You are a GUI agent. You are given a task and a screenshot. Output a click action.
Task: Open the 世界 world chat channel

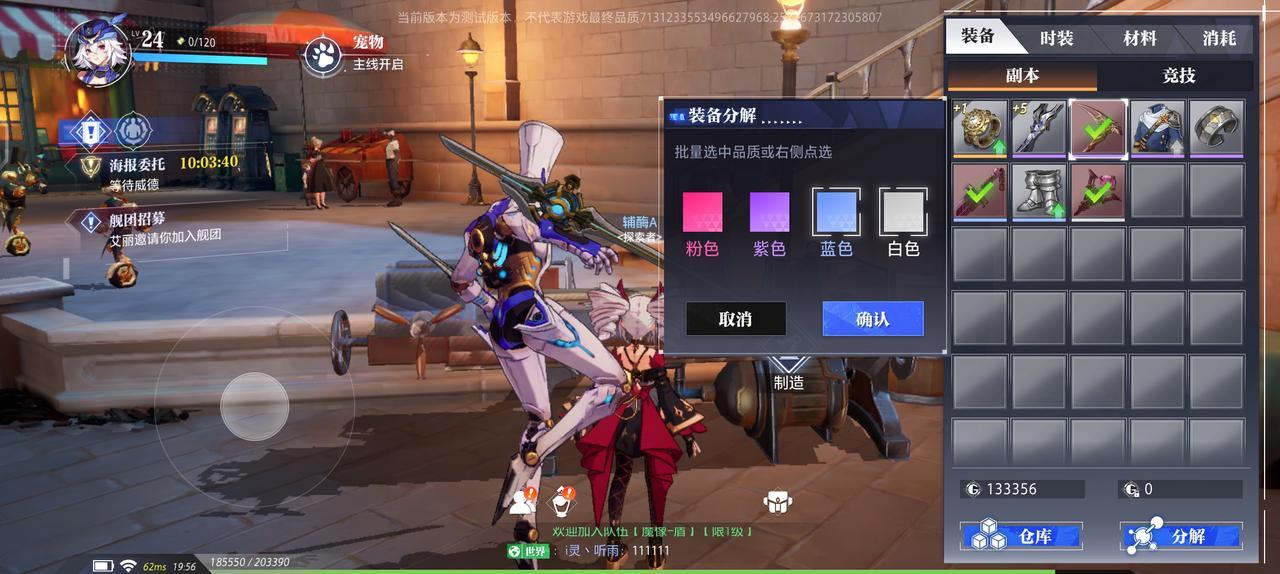(x=529, y=551)
